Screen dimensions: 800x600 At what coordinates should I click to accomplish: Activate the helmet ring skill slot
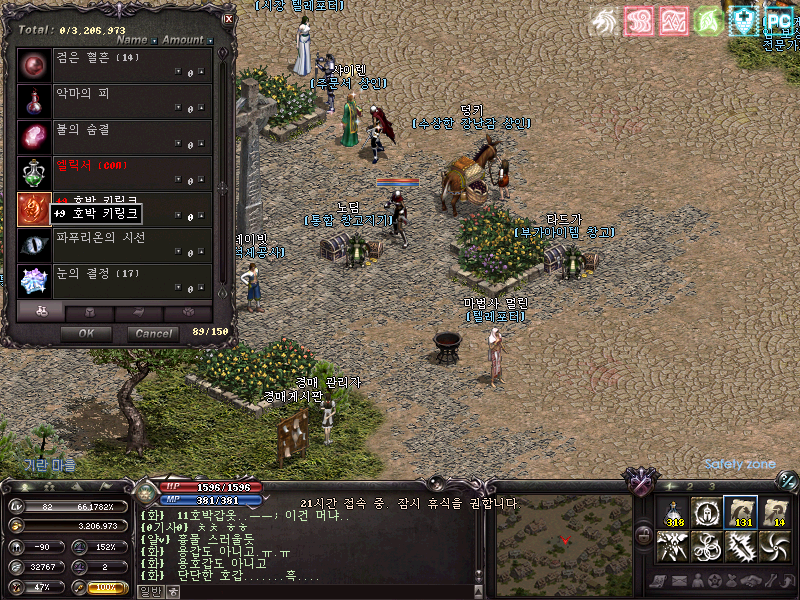coord(708,512)
